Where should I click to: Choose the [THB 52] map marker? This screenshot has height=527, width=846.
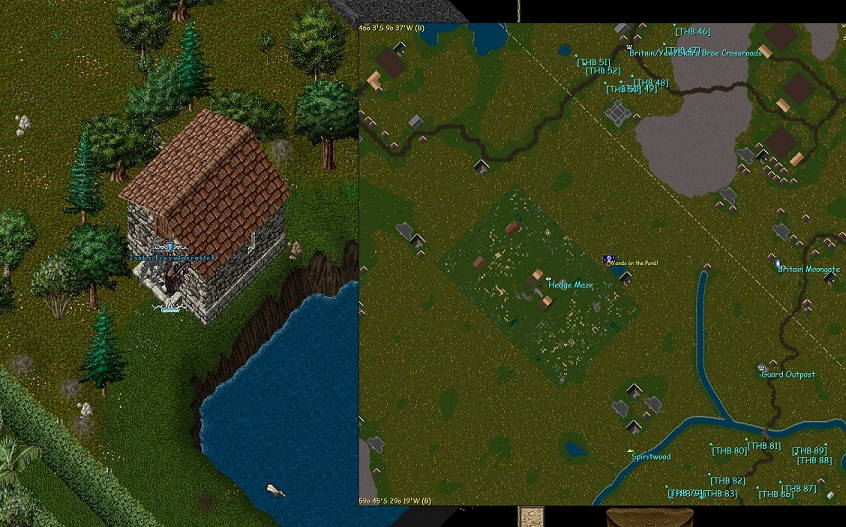coord(603,71)
